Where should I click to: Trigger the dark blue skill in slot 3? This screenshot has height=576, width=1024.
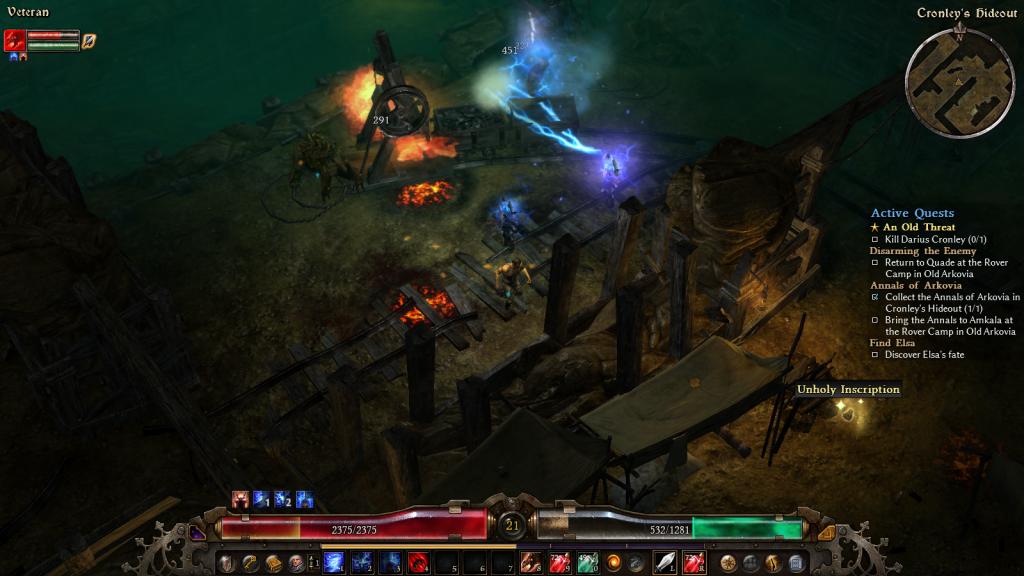pyautogui.click(x=391, y=562)
